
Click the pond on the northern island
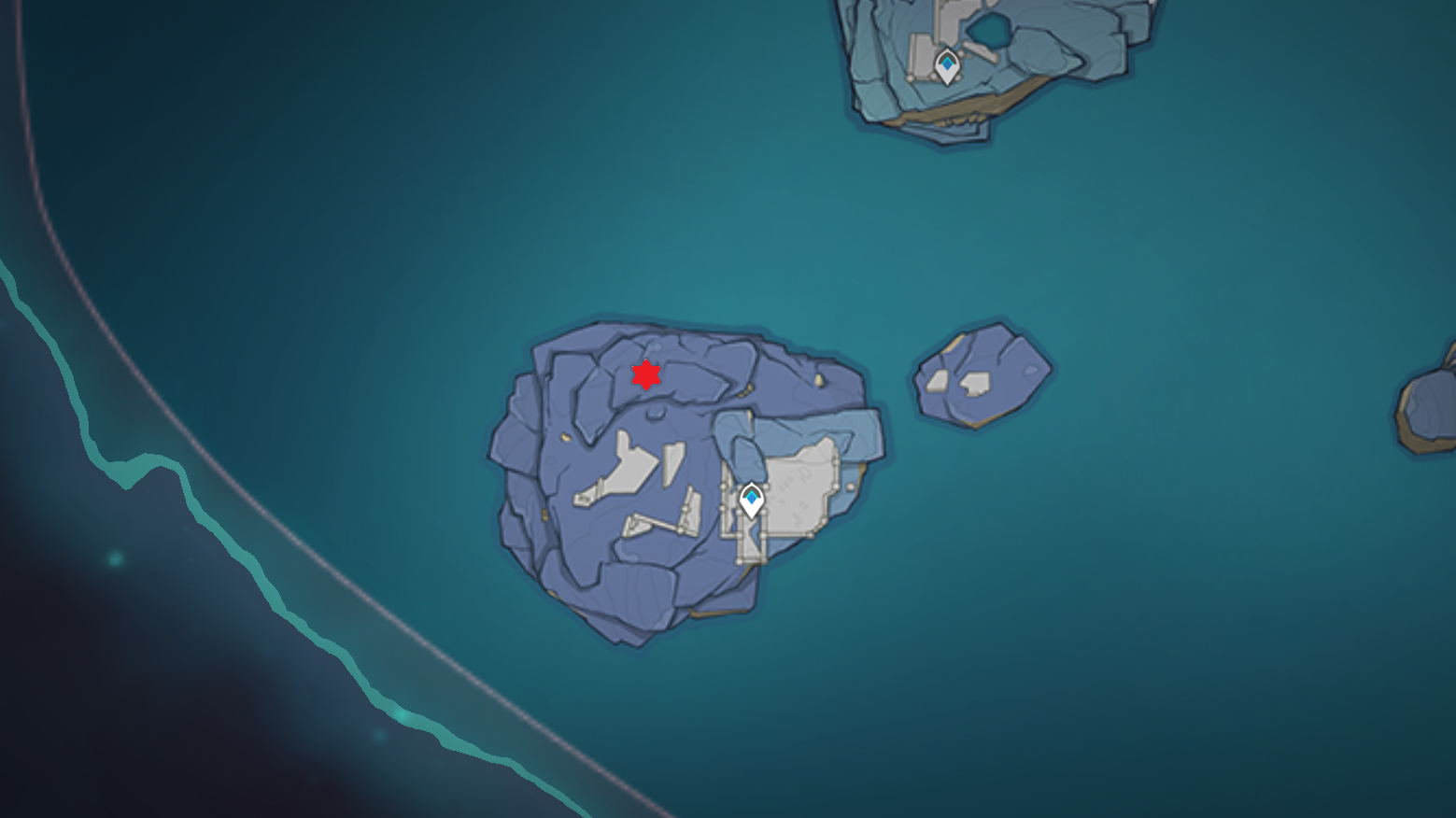(x=988, y=30)
